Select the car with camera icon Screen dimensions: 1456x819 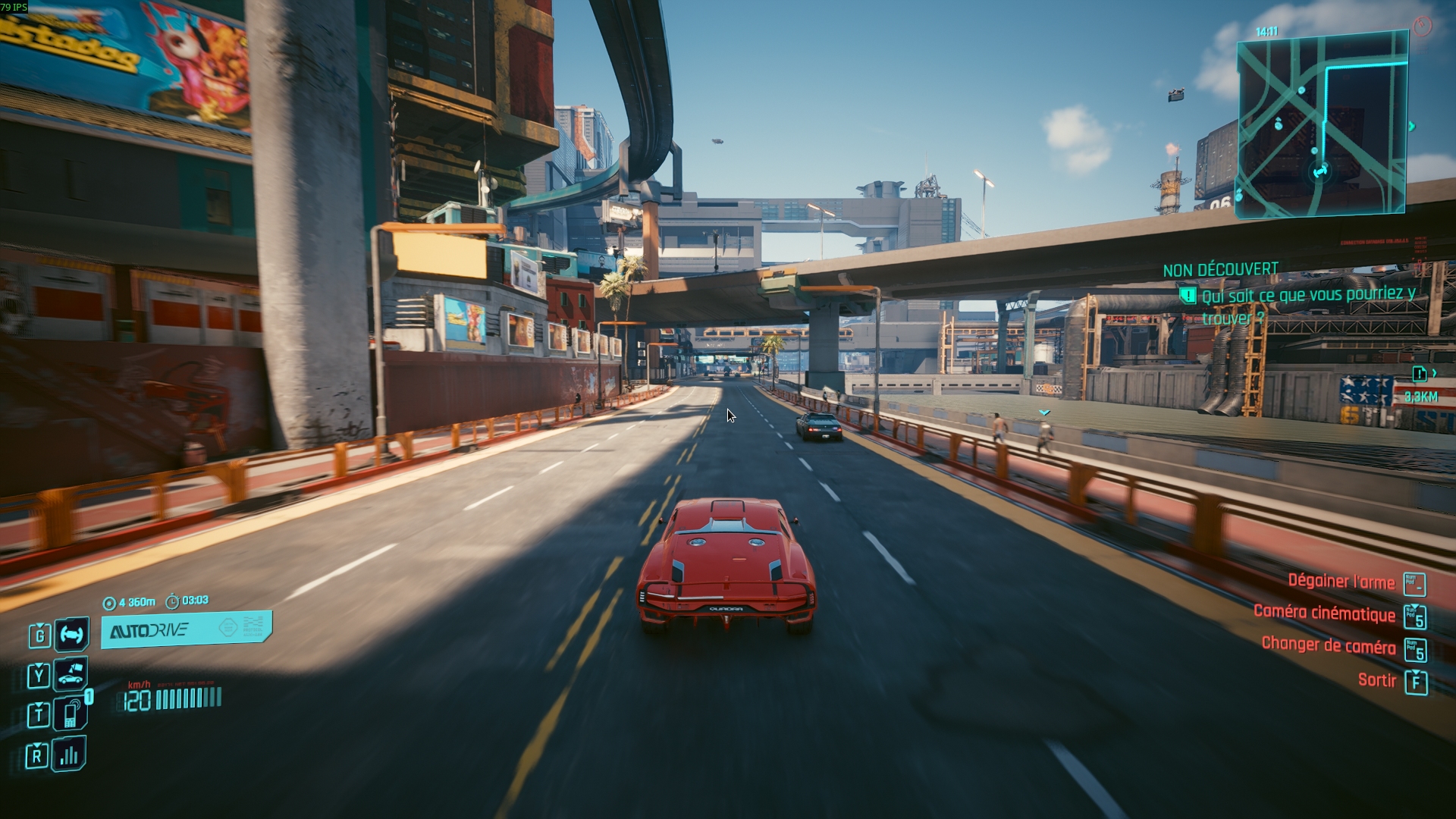click(x=71, y=674)
